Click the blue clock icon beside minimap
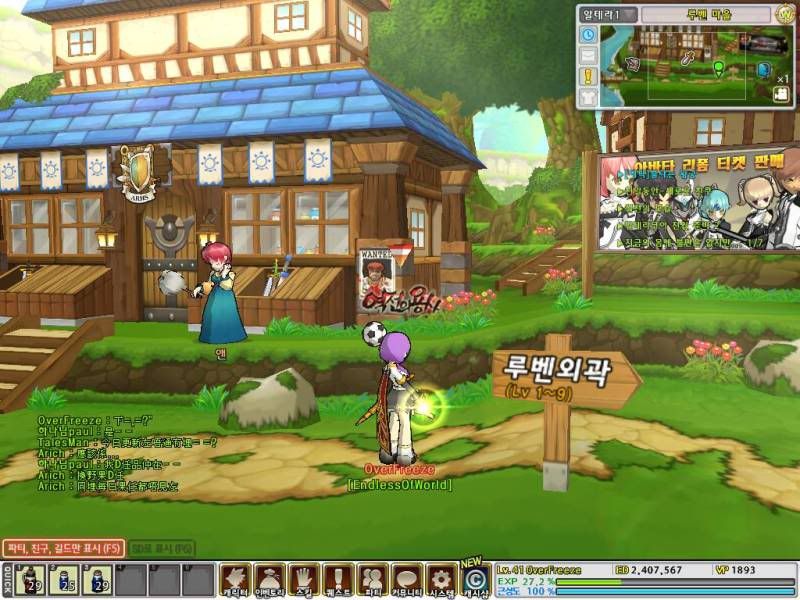Screen dimensions: 800x600 (588, 34)
